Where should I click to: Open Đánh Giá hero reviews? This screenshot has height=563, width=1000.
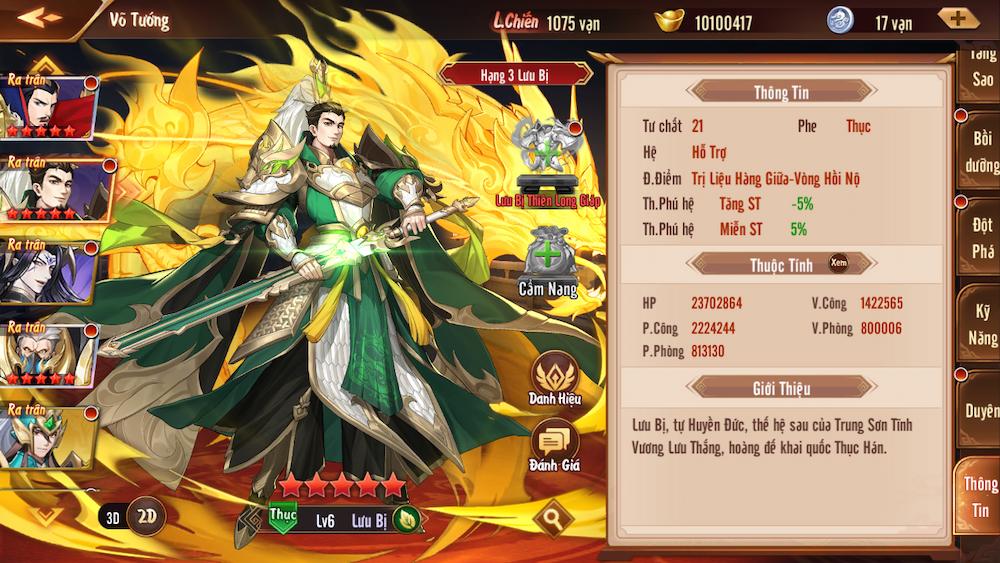tap(554, 445)
